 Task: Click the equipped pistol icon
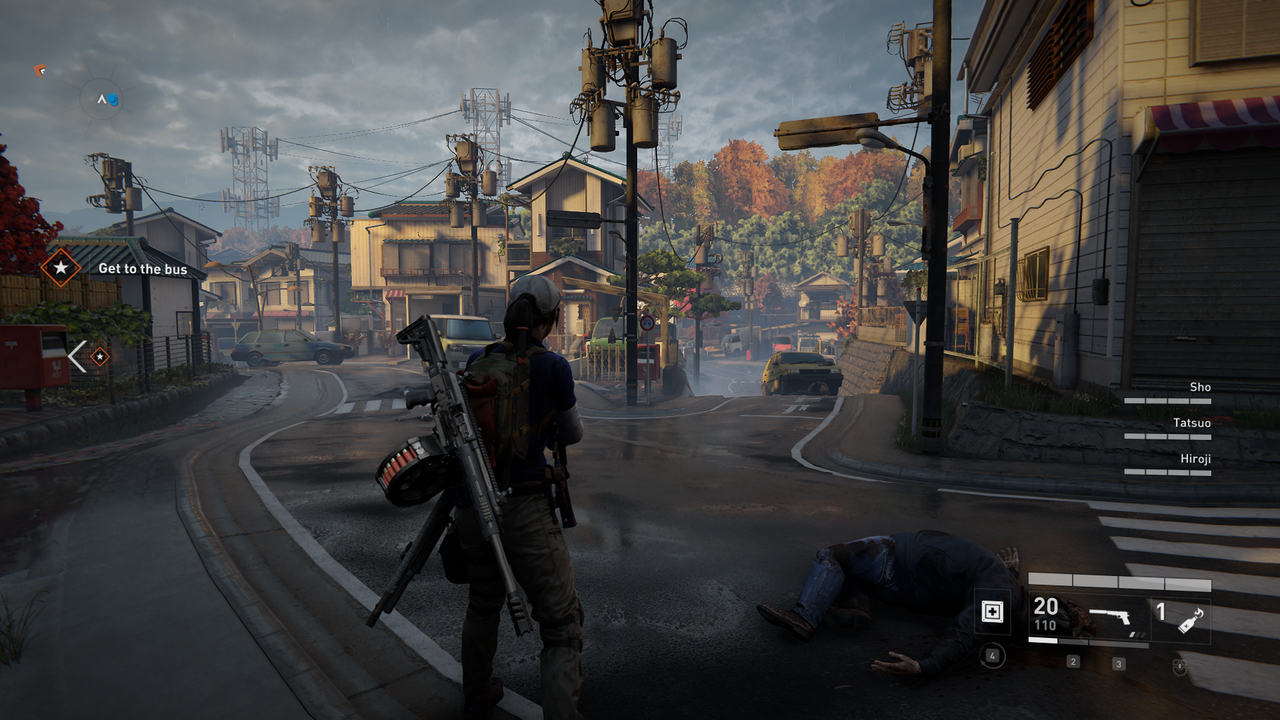click(x=1110, y=617)
